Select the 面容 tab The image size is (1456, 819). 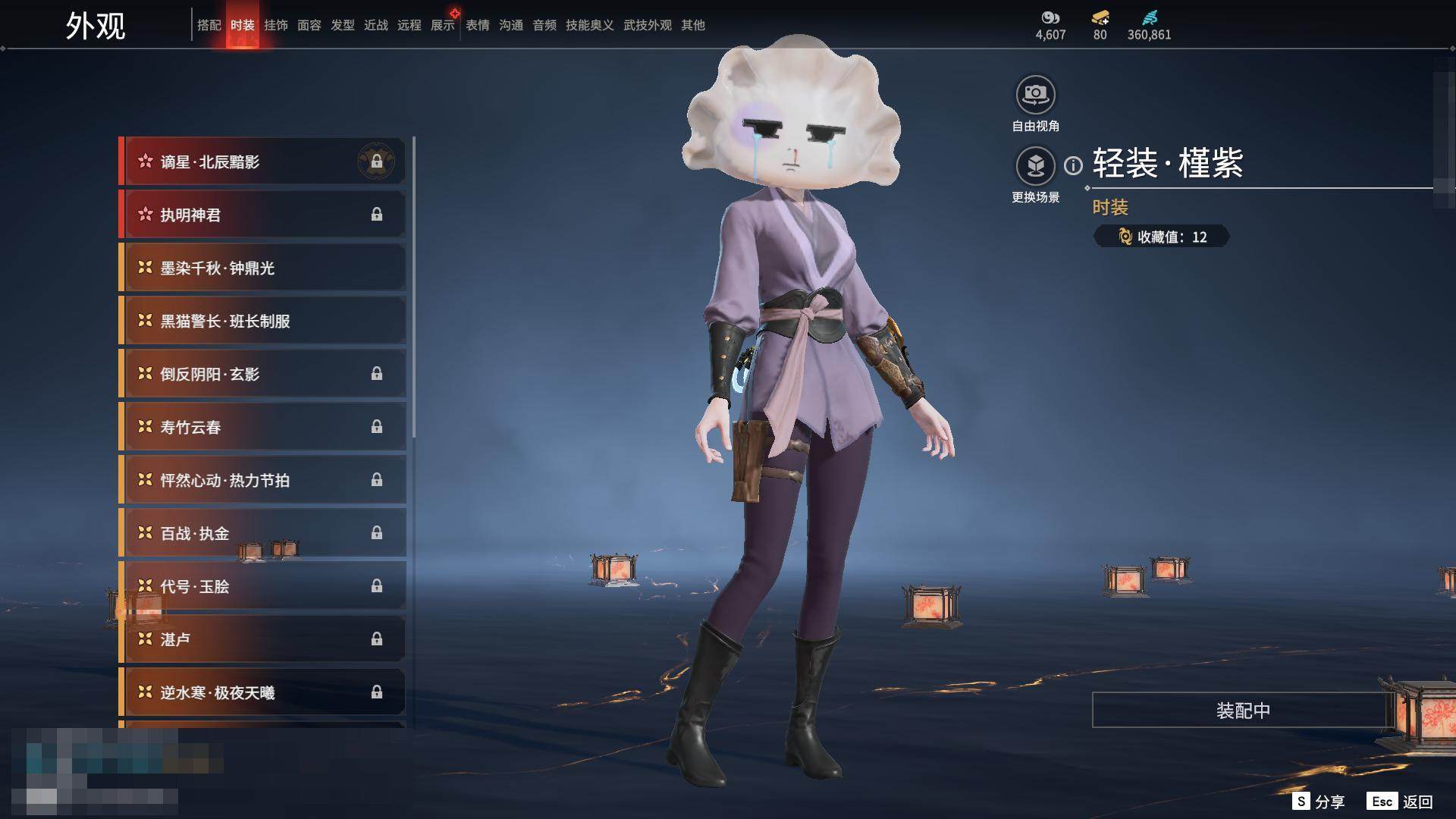pyautogui.click(x=309, y=25)
